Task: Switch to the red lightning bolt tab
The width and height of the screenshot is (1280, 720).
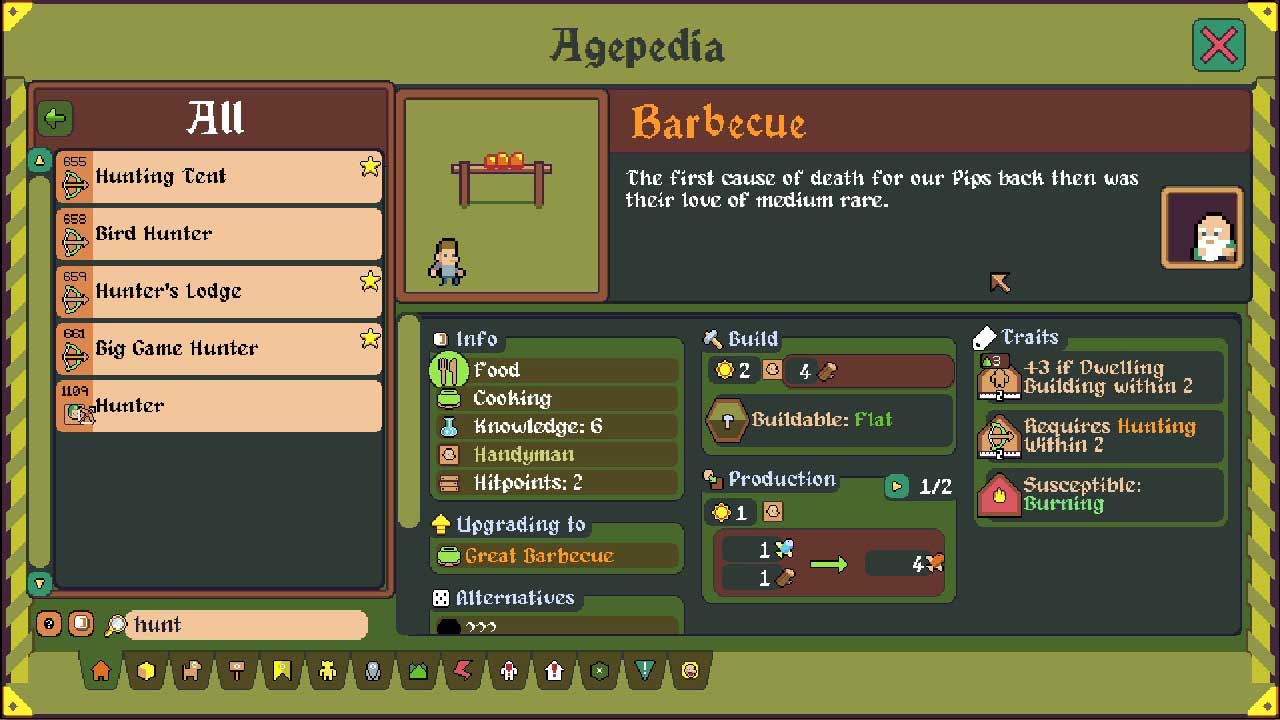Action: tap(463, 672)
